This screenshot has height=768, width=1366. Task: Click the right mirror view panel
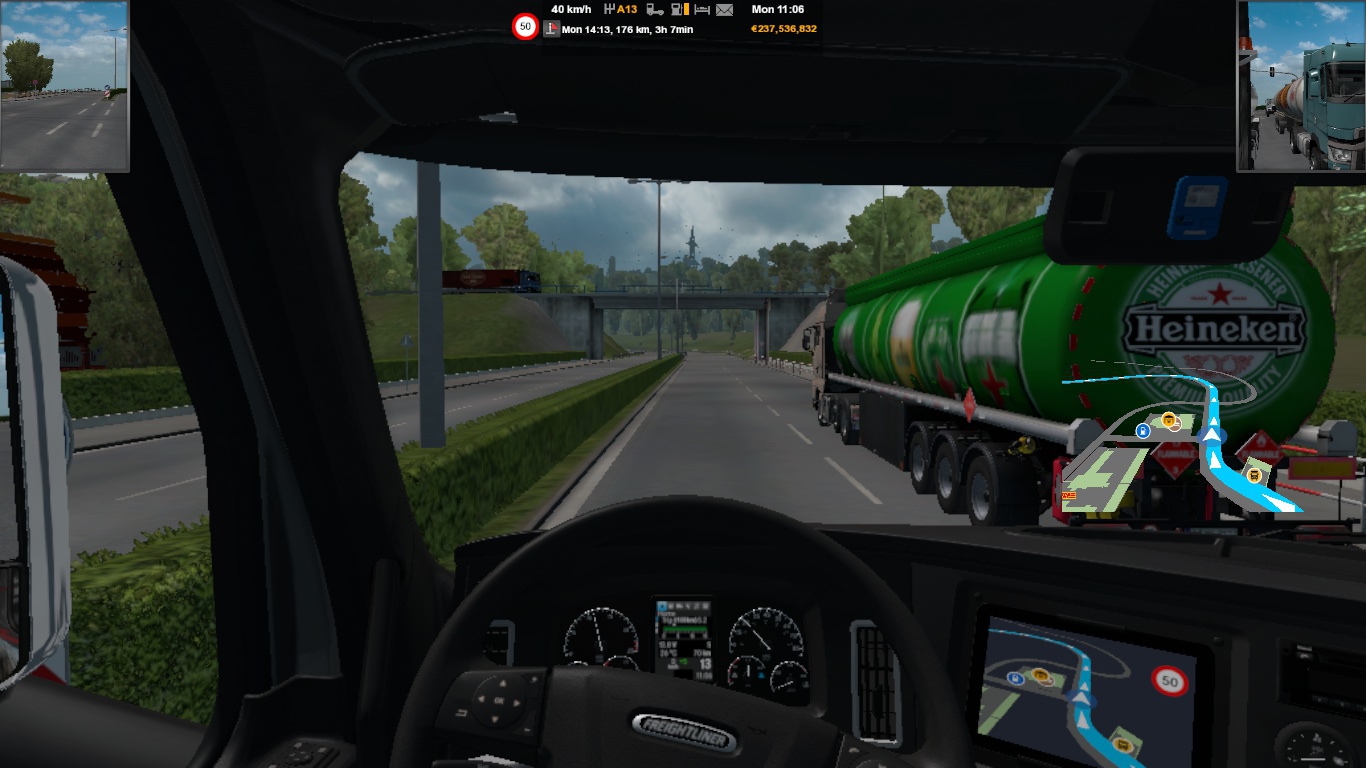pos(1301,86)
